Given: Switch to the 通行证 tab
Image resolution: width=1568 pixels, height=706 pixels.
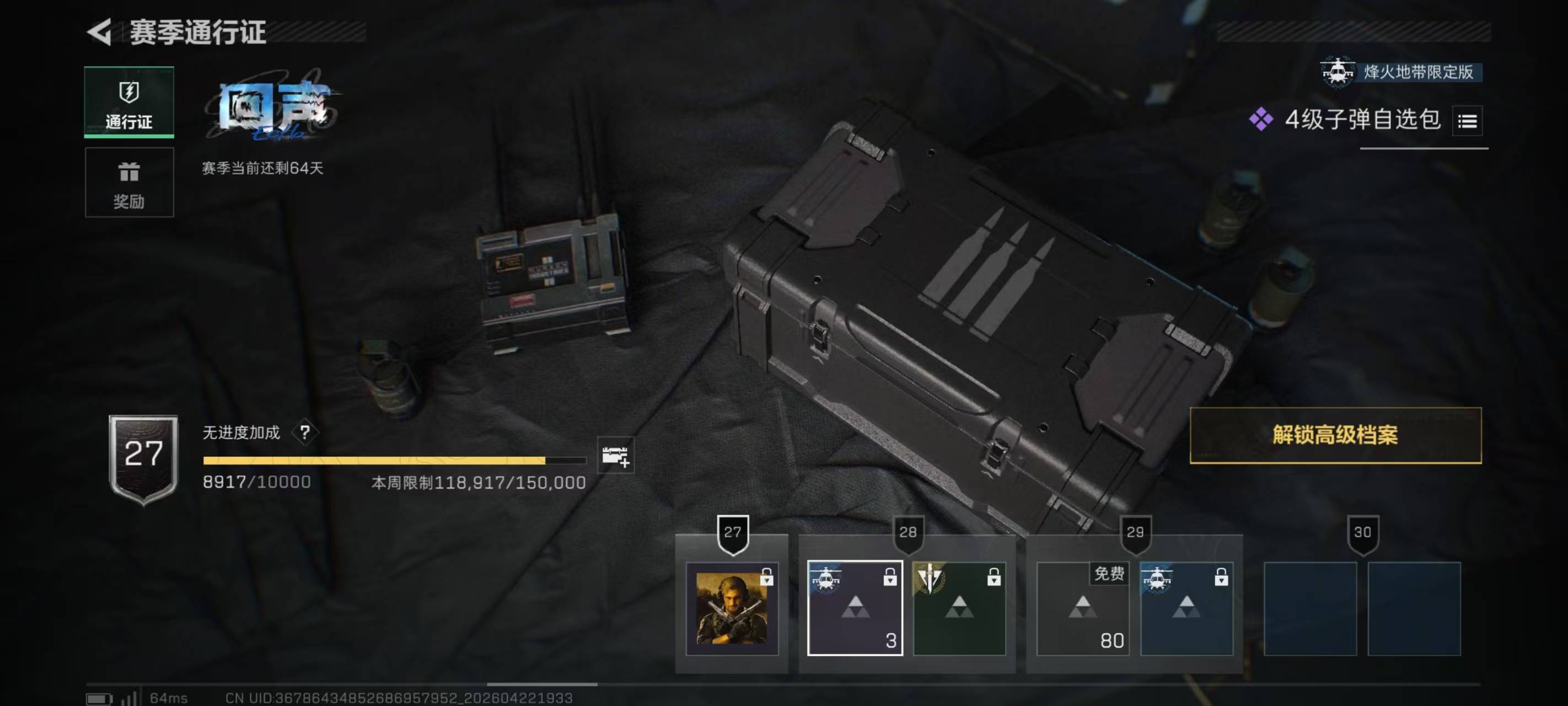Looking at the screenshot, I should [x=129, y=103].
